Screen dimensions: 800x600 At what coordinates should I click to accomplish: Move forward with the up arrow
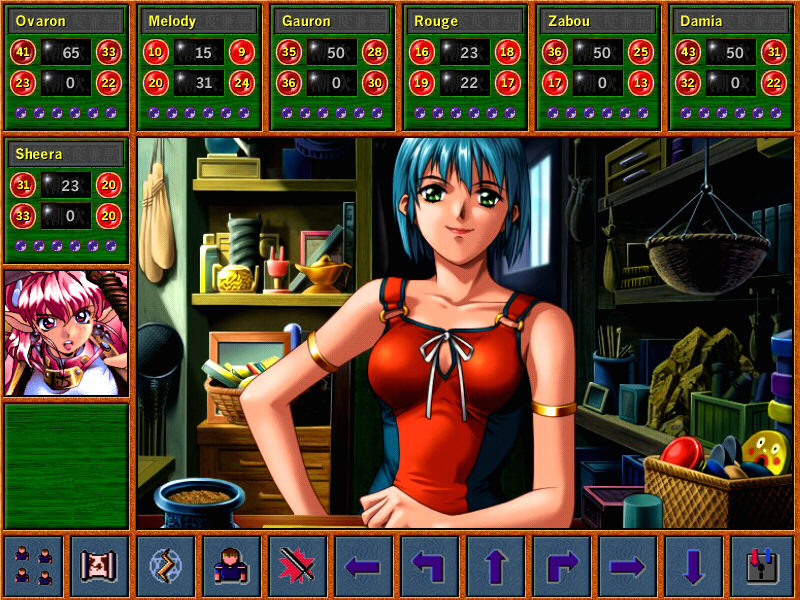pyautogui.click(x=495, y=566)
